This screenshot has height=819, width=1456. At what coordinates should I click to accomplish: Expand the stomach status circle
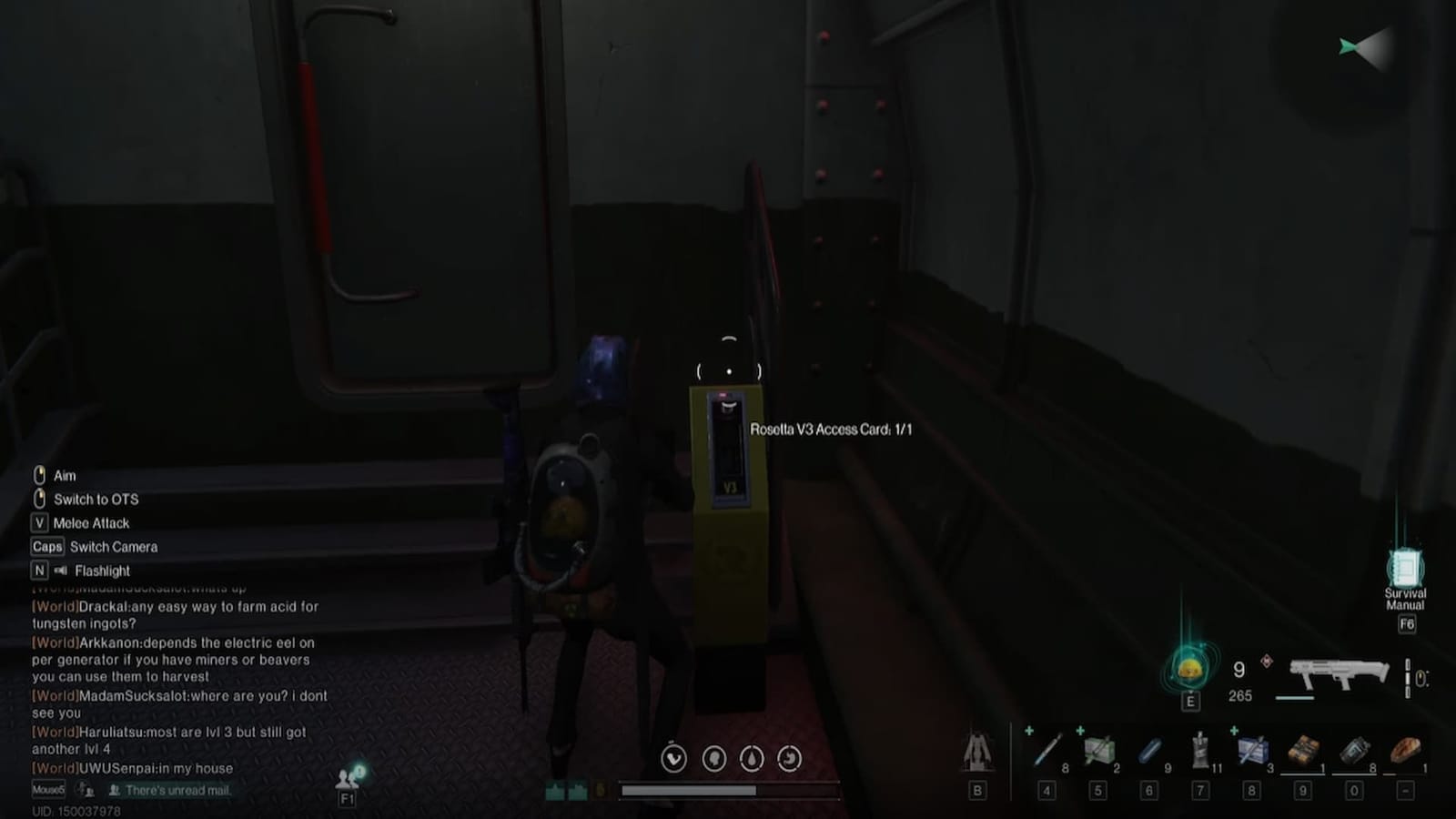click(x=789, y=758)
